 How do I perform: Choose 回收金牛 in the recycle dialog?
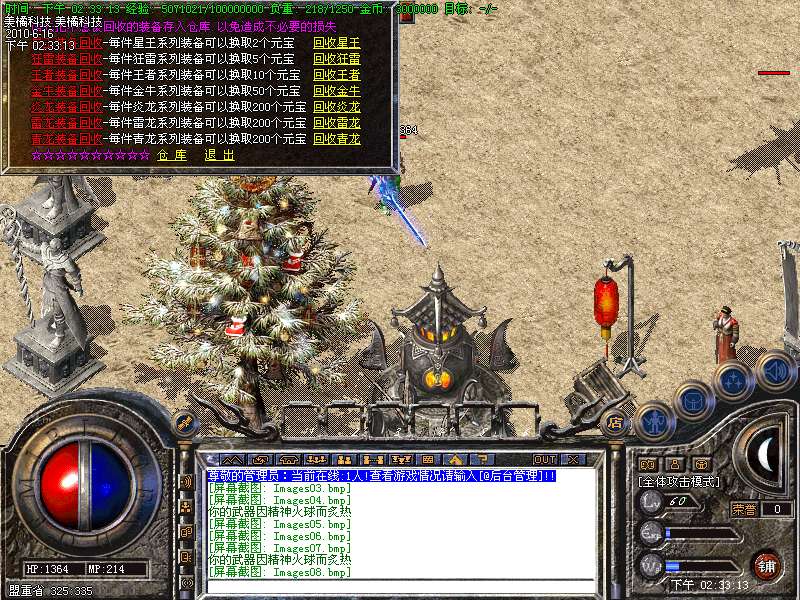coord(336,91)
